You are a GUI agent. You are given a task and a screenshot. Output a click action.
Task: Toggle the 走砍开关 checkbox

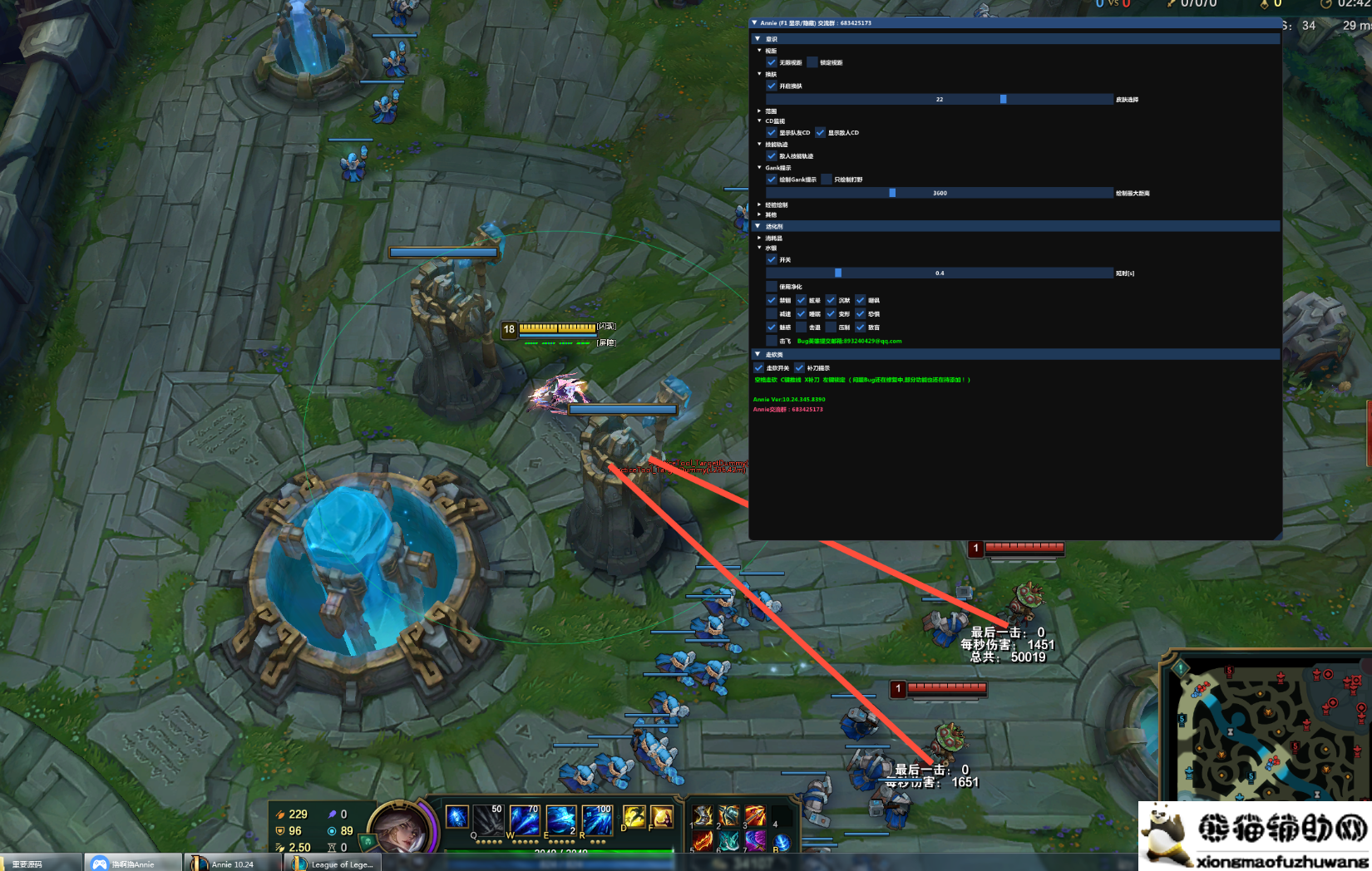[758, 367]
